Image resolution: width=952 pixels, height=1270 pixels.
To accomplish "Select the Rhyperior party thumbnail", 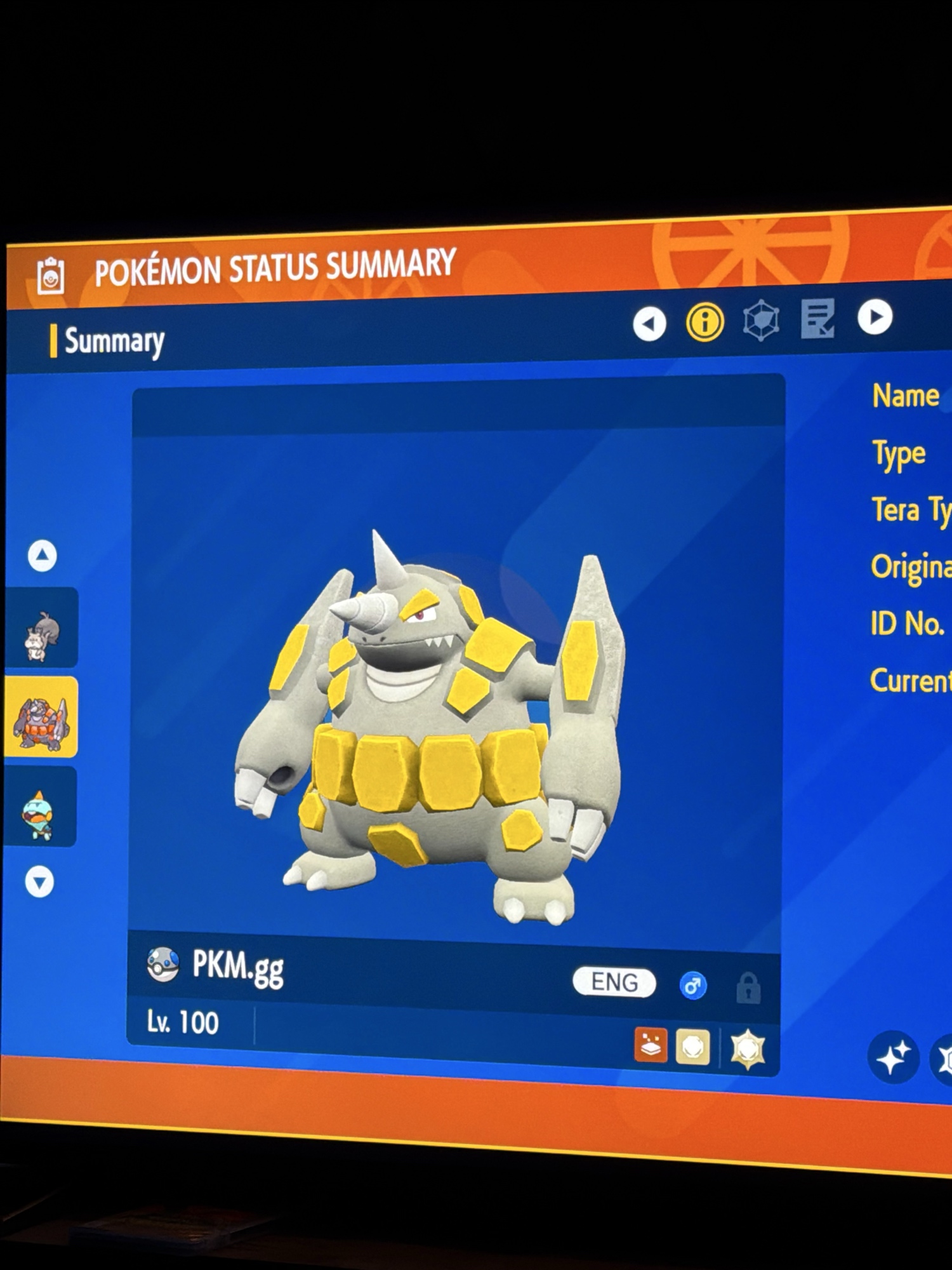I will pos(42,718).
